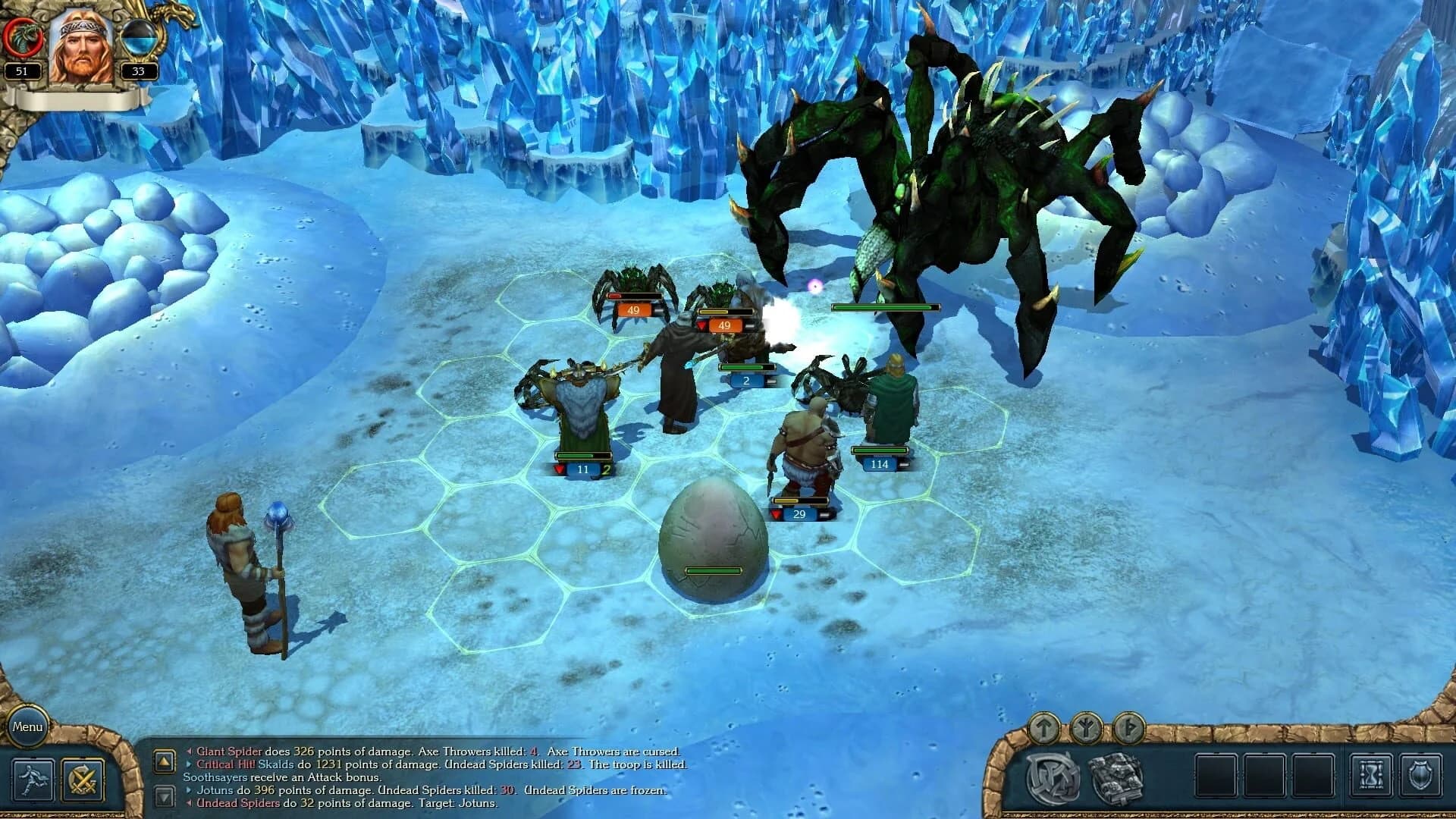Select the middle rune token above the bar
This screenshot has width=1456, height=819.
coord(1085,730)
